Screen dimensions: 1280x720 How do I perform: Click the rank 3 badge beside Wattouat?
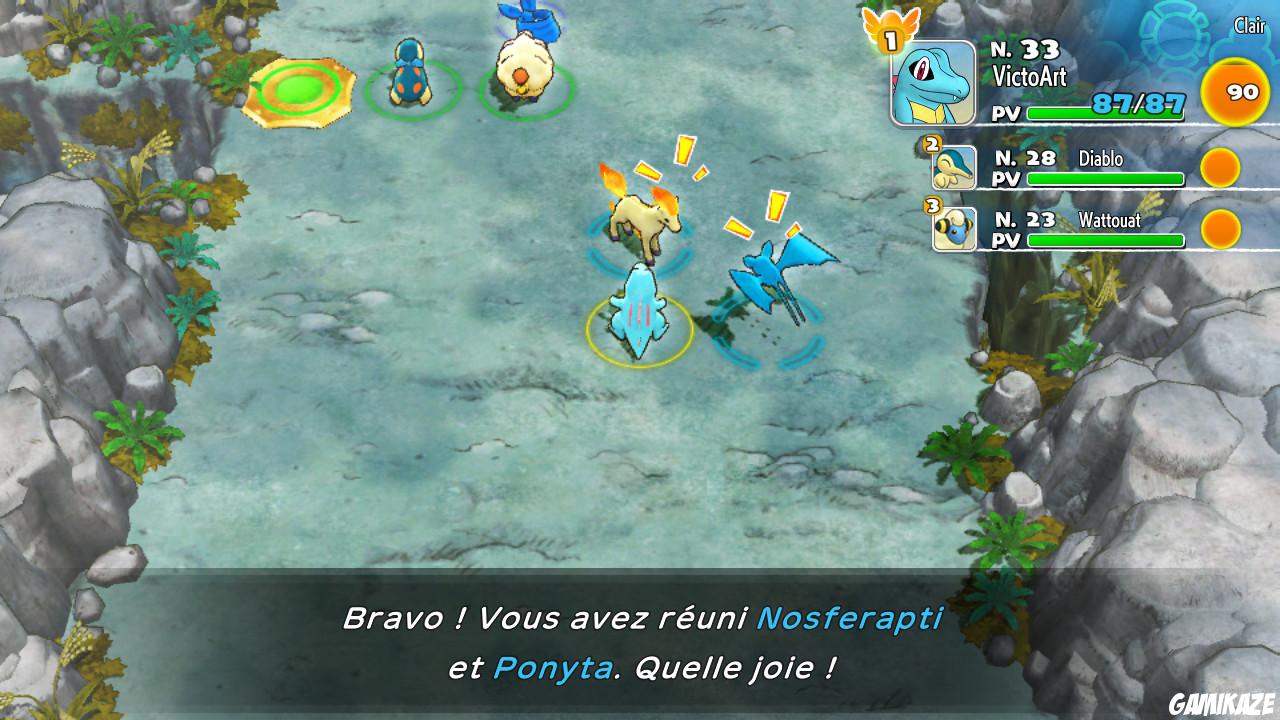point(933,206)
